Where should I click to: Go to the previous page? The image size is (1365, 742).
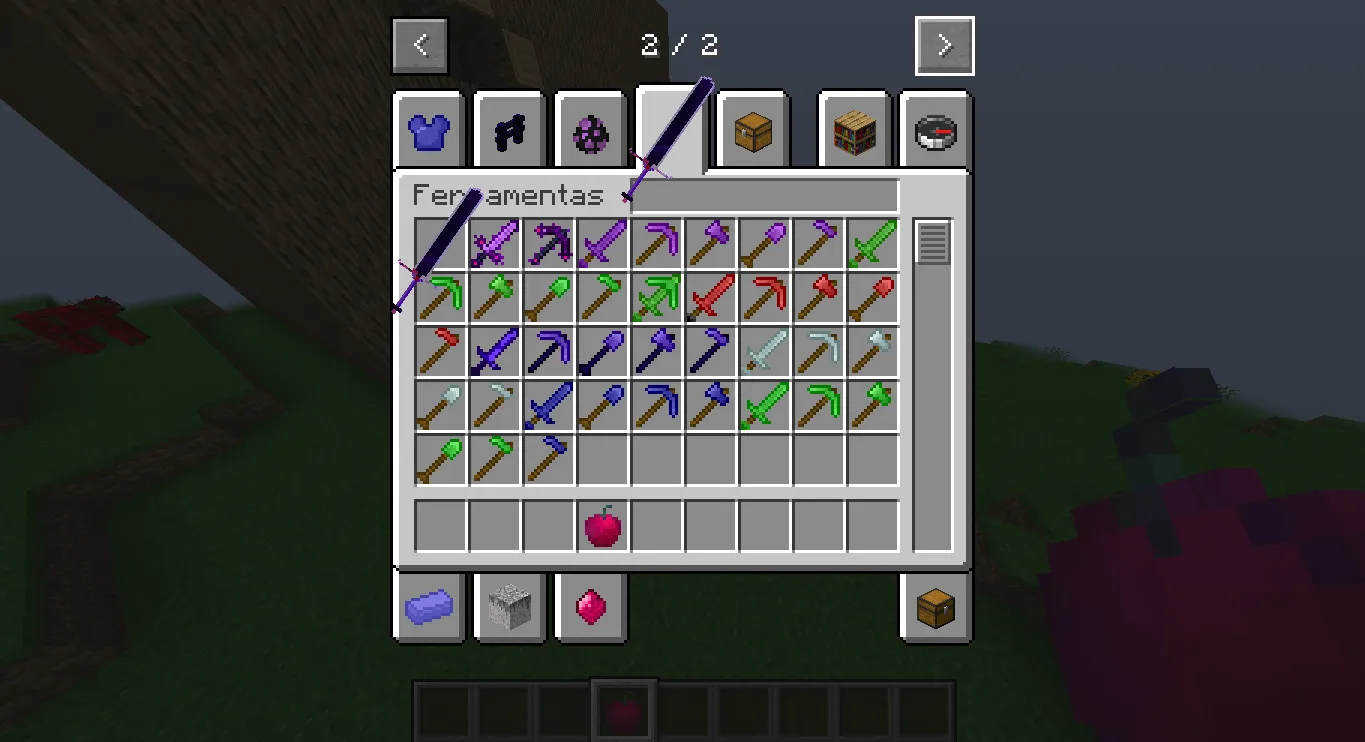[420, 44]
